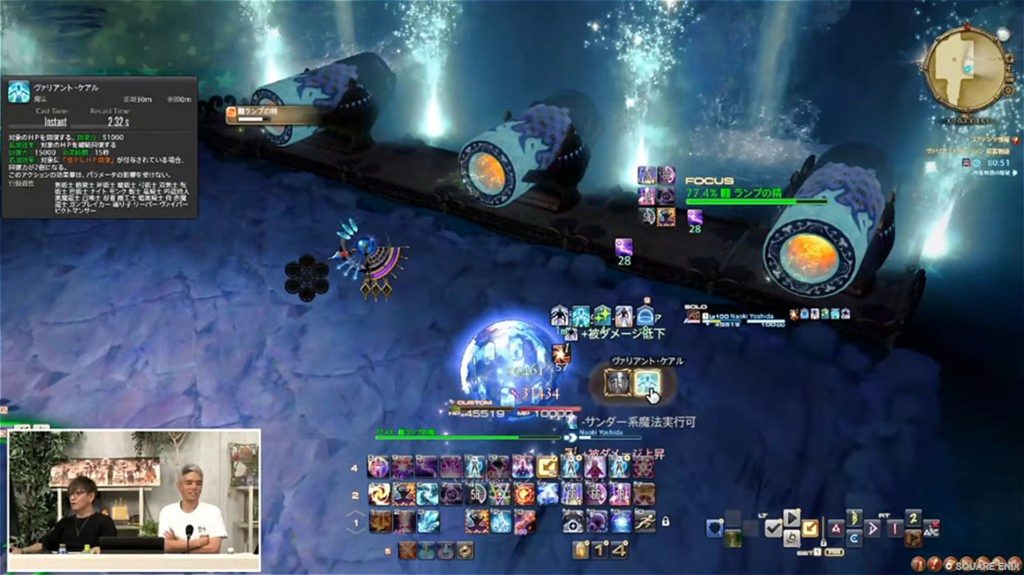Image resolution: width=1024 pixels, height=575 pixels.
Task: Select the green number 2 cross hotbar slot
Action: coord(912,517)
